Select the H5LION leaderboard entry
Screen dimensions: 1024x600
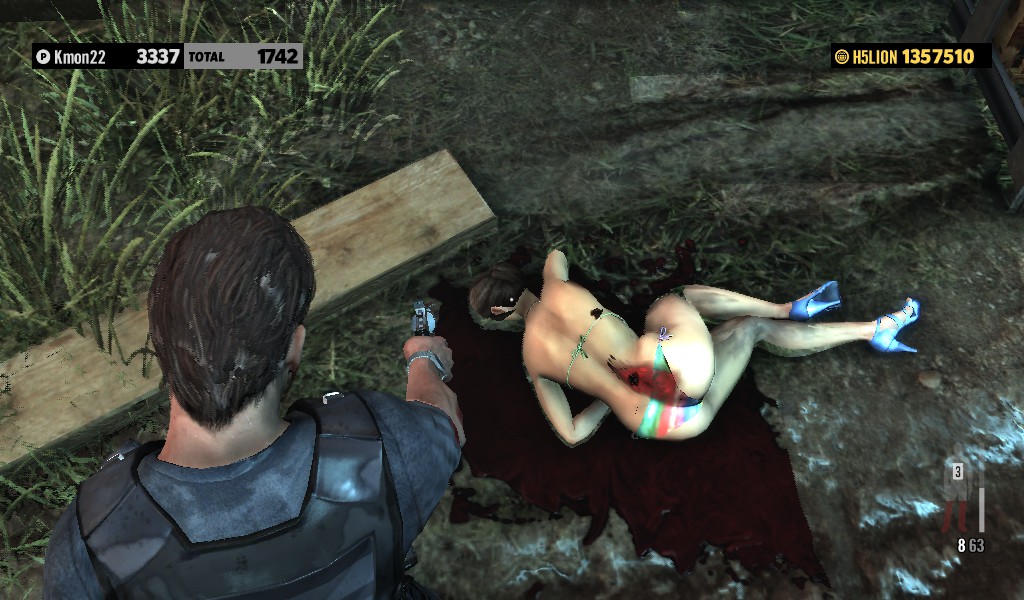[911, 57]
